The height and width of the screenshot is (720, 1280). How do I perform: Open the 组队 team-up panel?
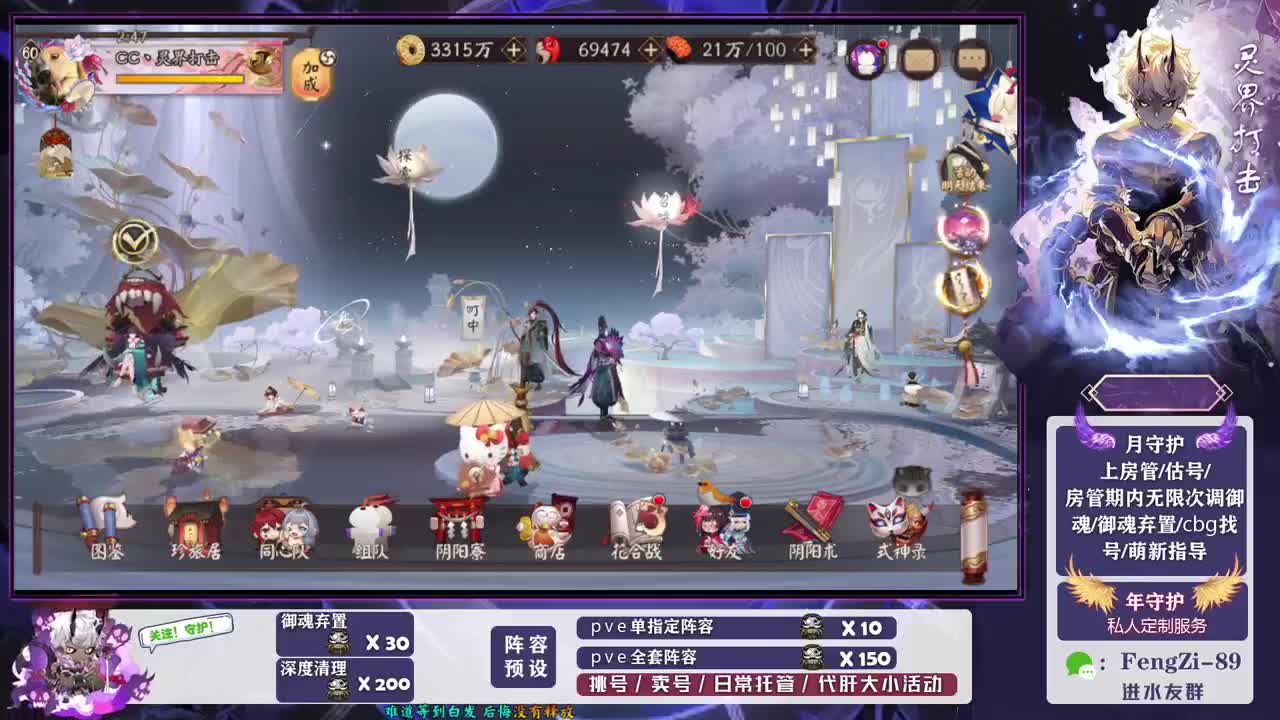[x=370, y=525]
